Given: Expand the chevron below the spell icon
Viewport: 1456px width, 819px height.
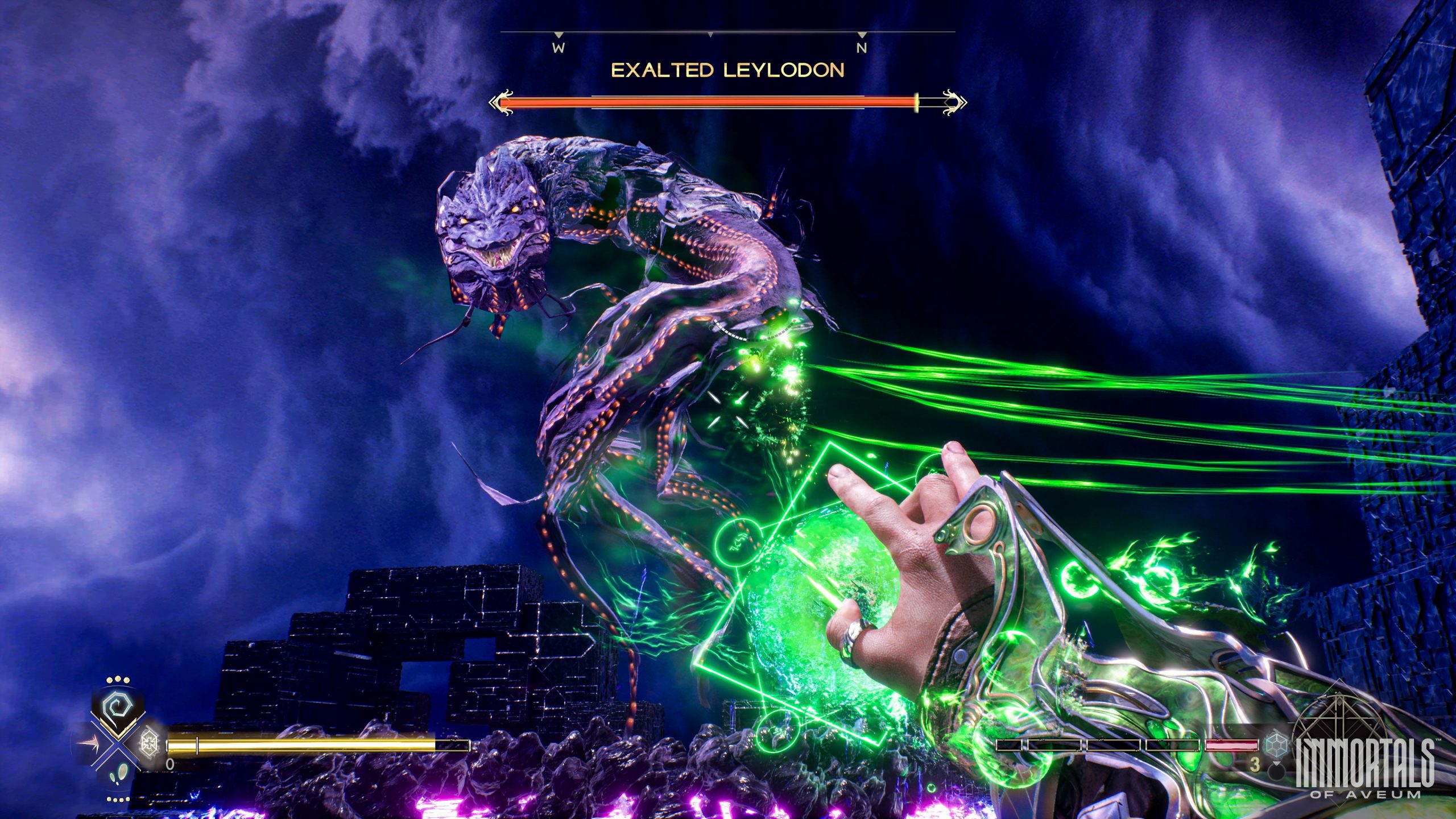Looking at the screenshot, I should 118,734.
